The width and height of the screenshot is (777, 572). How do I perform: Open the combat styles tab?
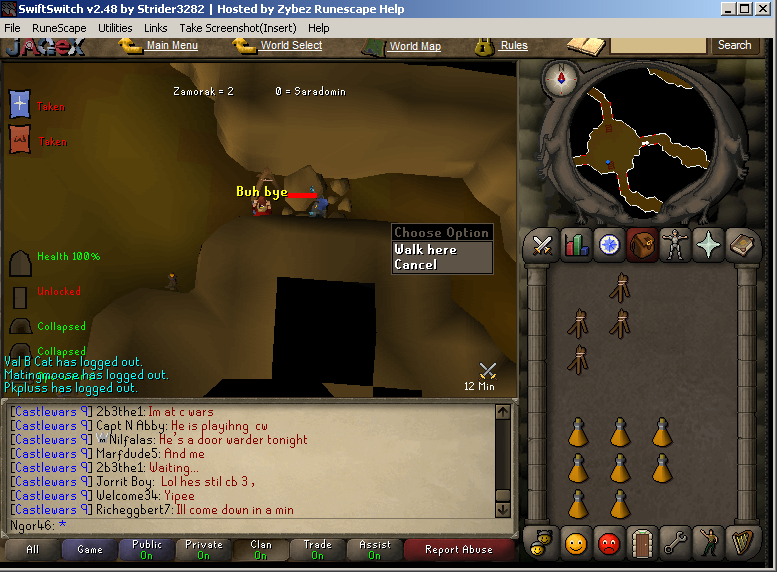pos(543,245)
